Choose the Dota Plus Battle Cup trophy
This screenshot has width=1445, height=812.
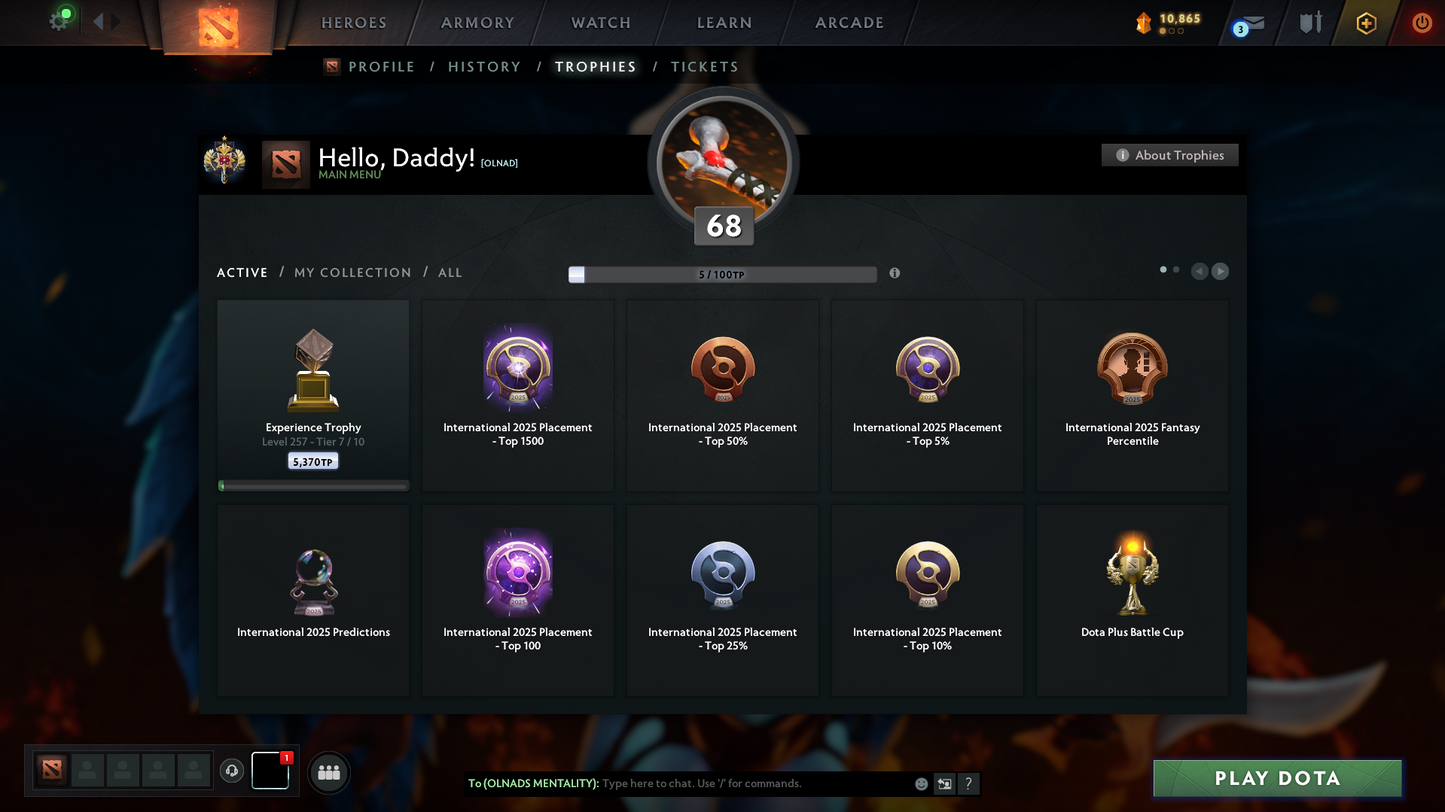pyautogui.click(x=1132, y=600)
